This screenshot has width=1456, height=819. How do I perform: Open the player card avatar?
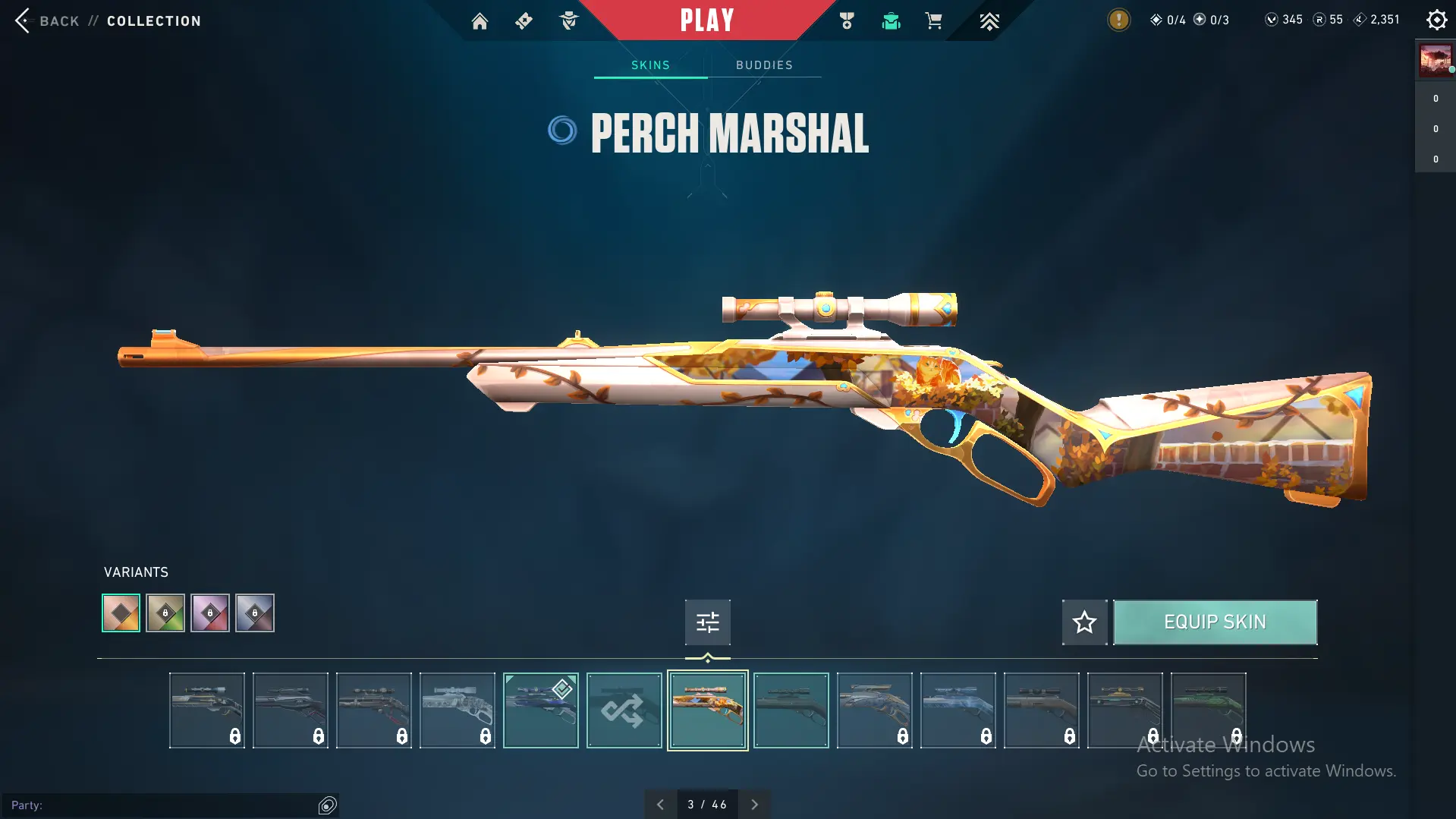1435,60
